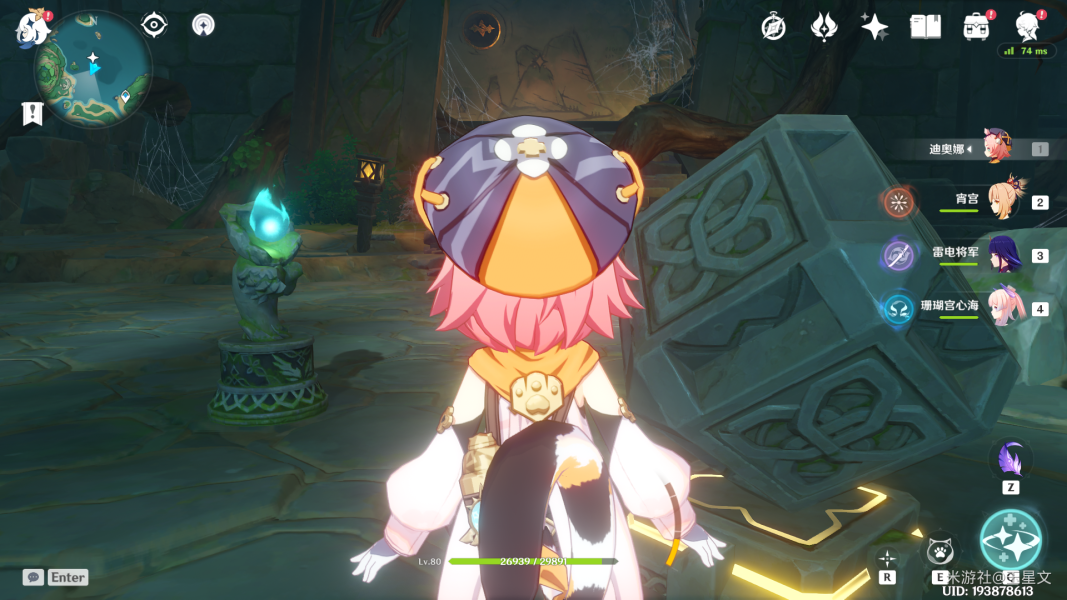Switch to party member 珊瑚宫心海
The image size is (1067, 600).
[1003, 307]
